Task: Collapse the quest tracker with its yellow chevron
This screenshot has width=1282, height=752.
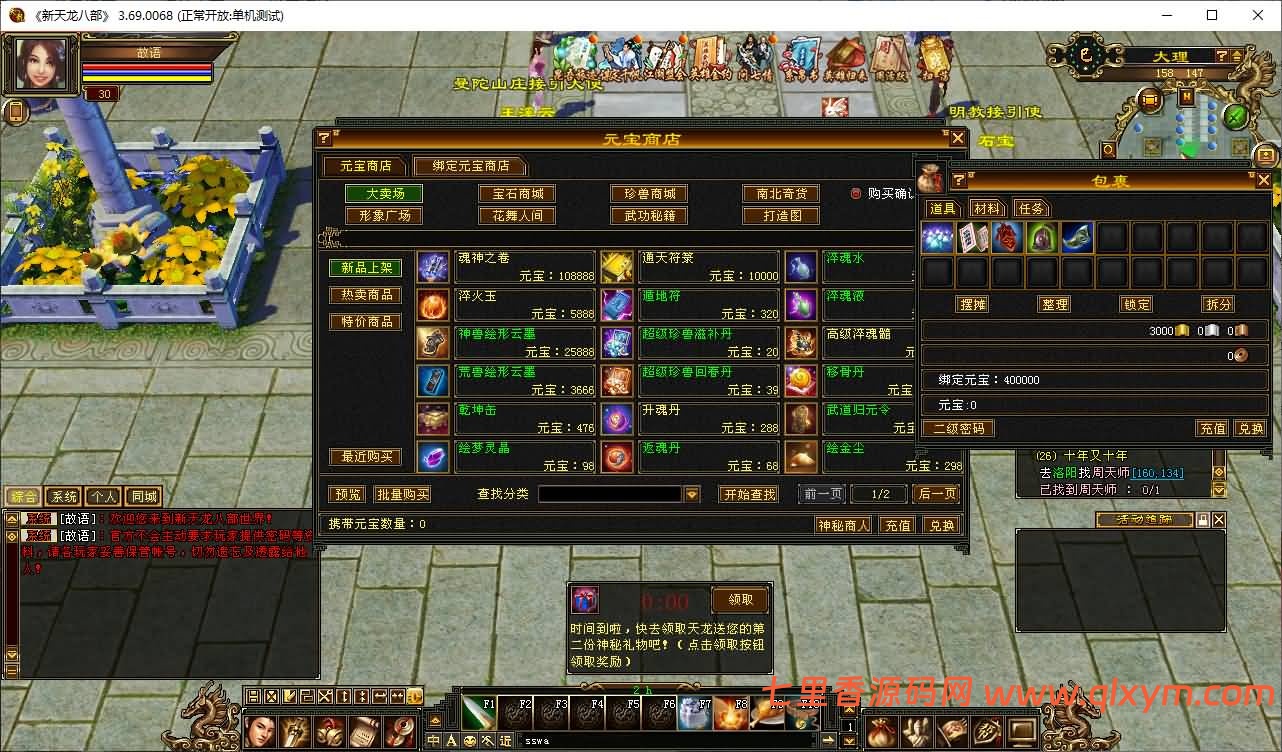Action: [x=1218, y=490]
